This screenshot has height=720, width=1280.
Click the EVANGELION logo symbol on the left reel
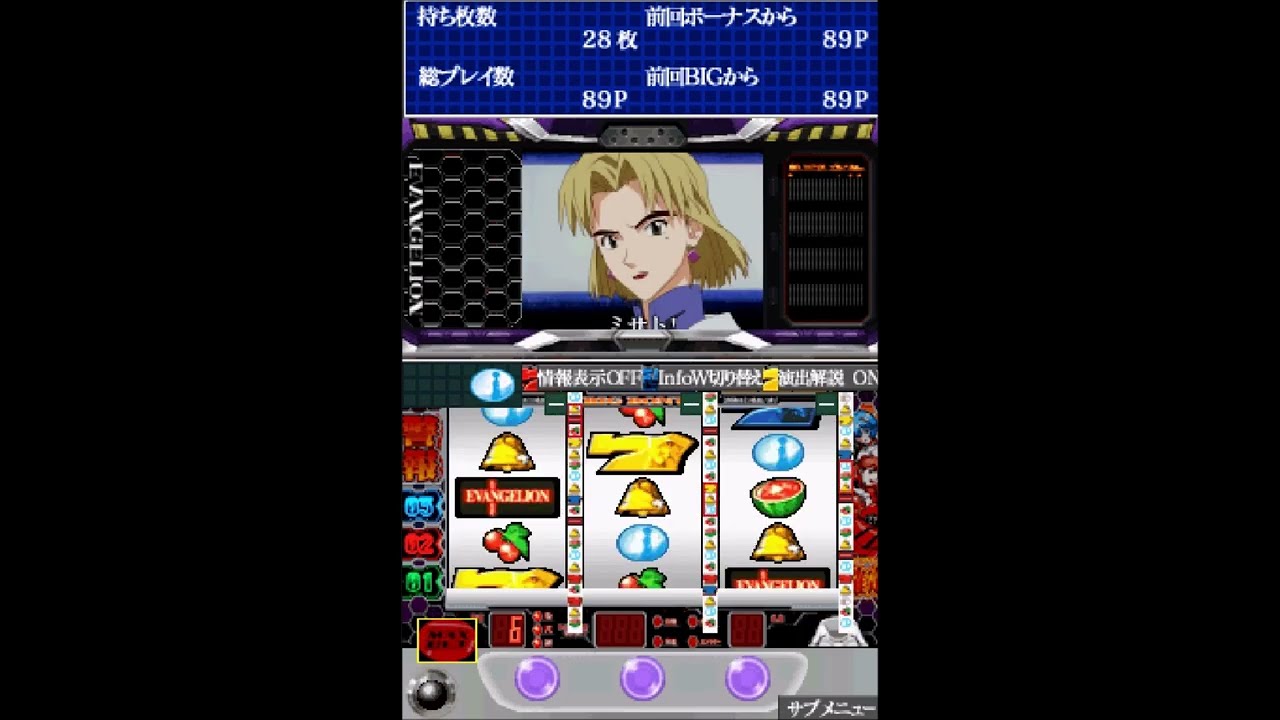tap(505, 496)
